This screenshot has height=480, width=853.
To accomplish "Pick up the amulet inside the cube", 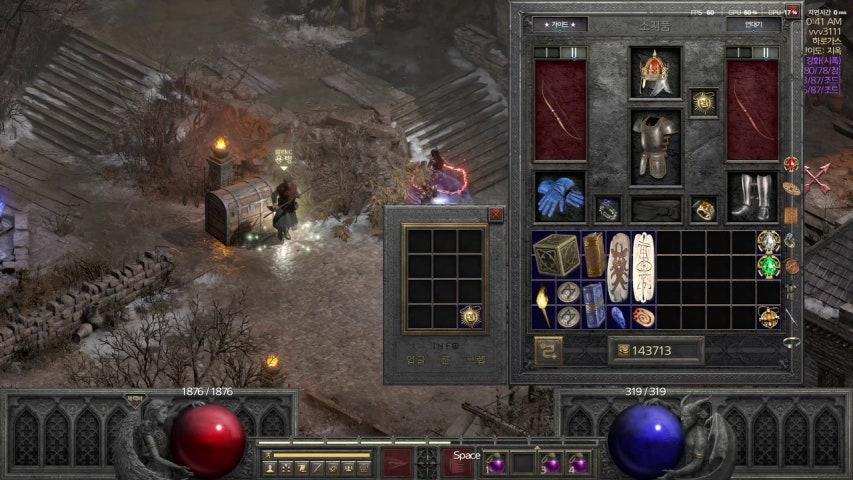I will point(470,316).
